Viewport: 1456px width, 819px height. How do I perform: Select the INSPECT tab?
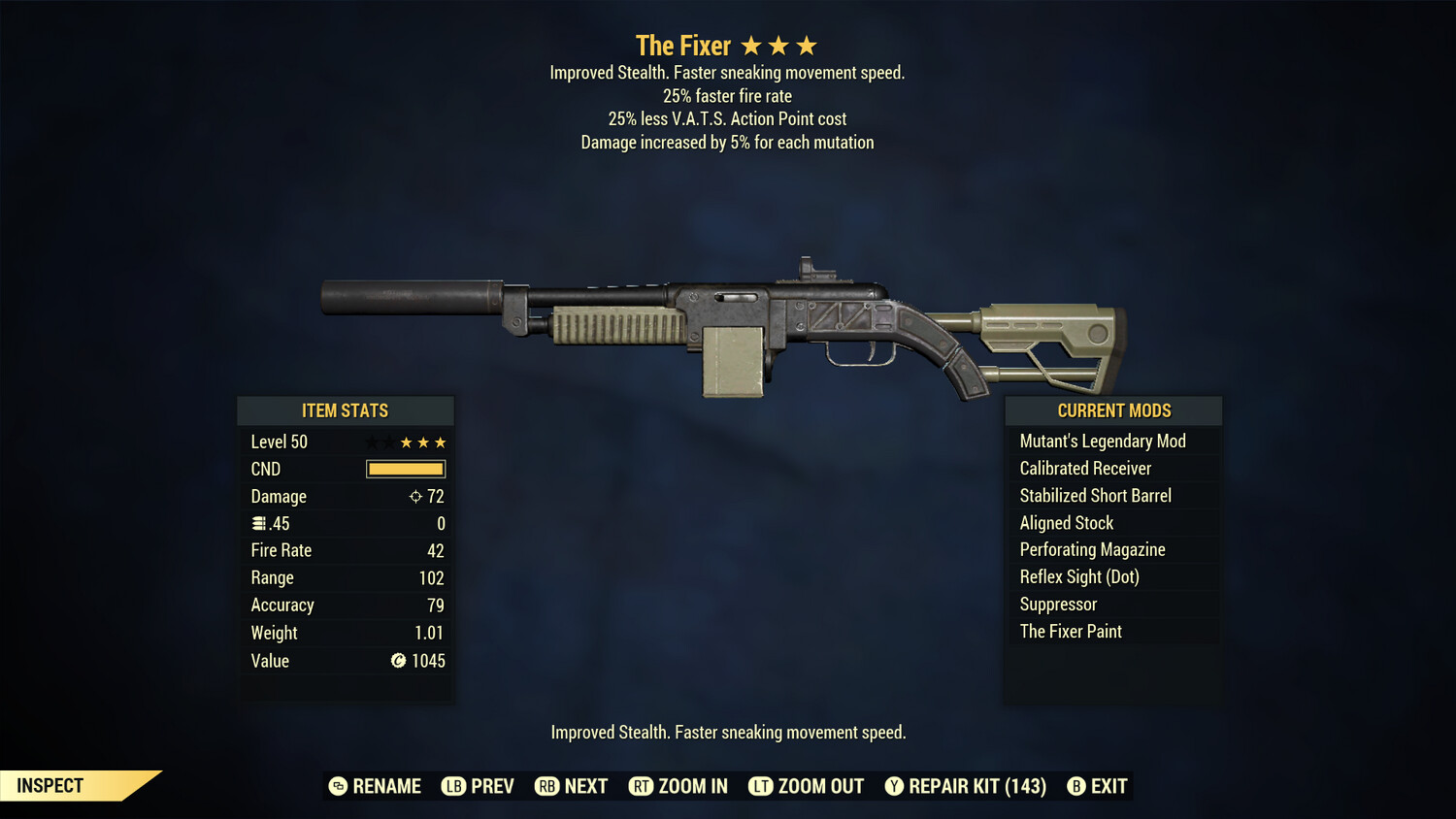pyautogui.click(x=50, y=785)
